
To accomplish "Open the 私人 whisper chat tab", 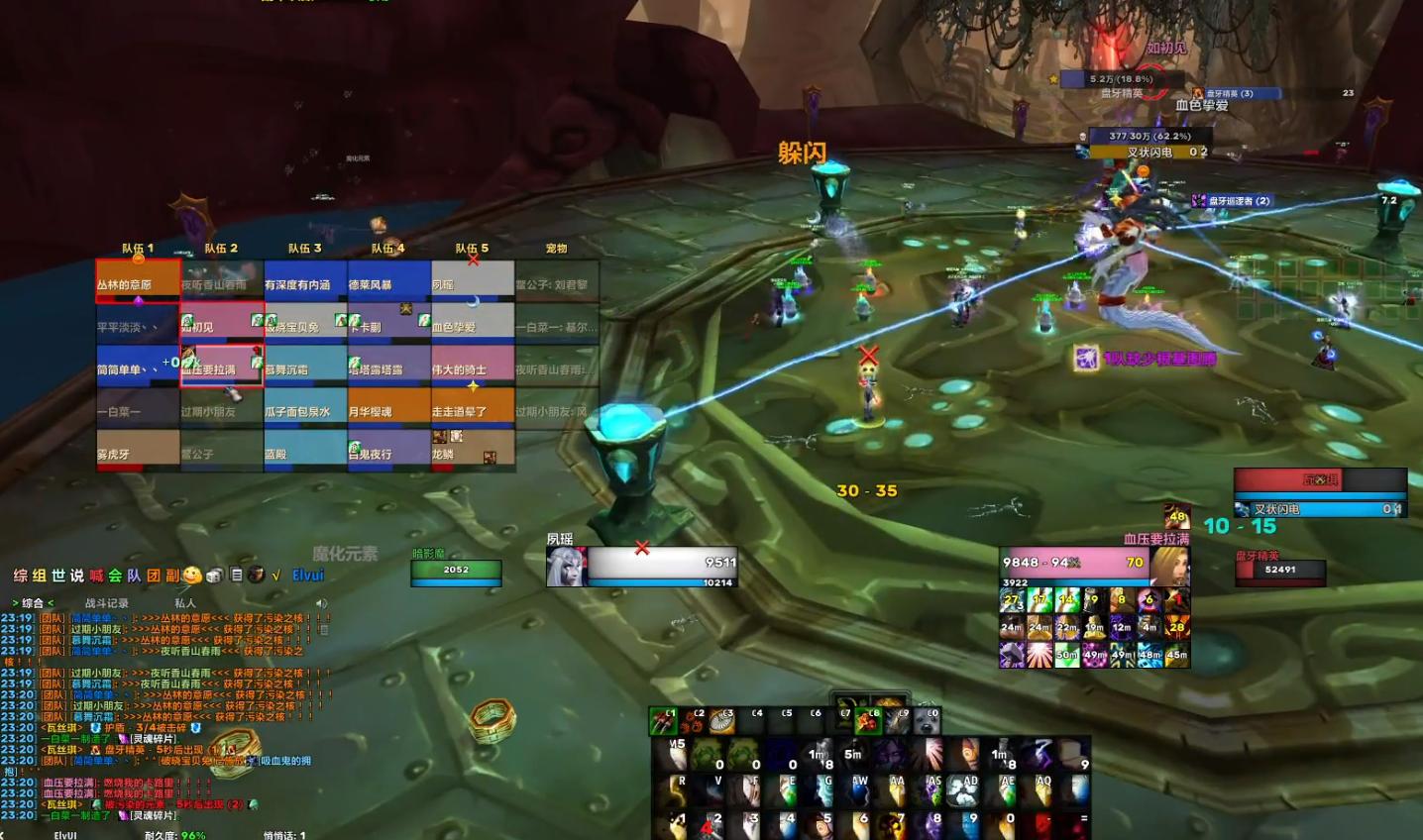I will 185,602.
